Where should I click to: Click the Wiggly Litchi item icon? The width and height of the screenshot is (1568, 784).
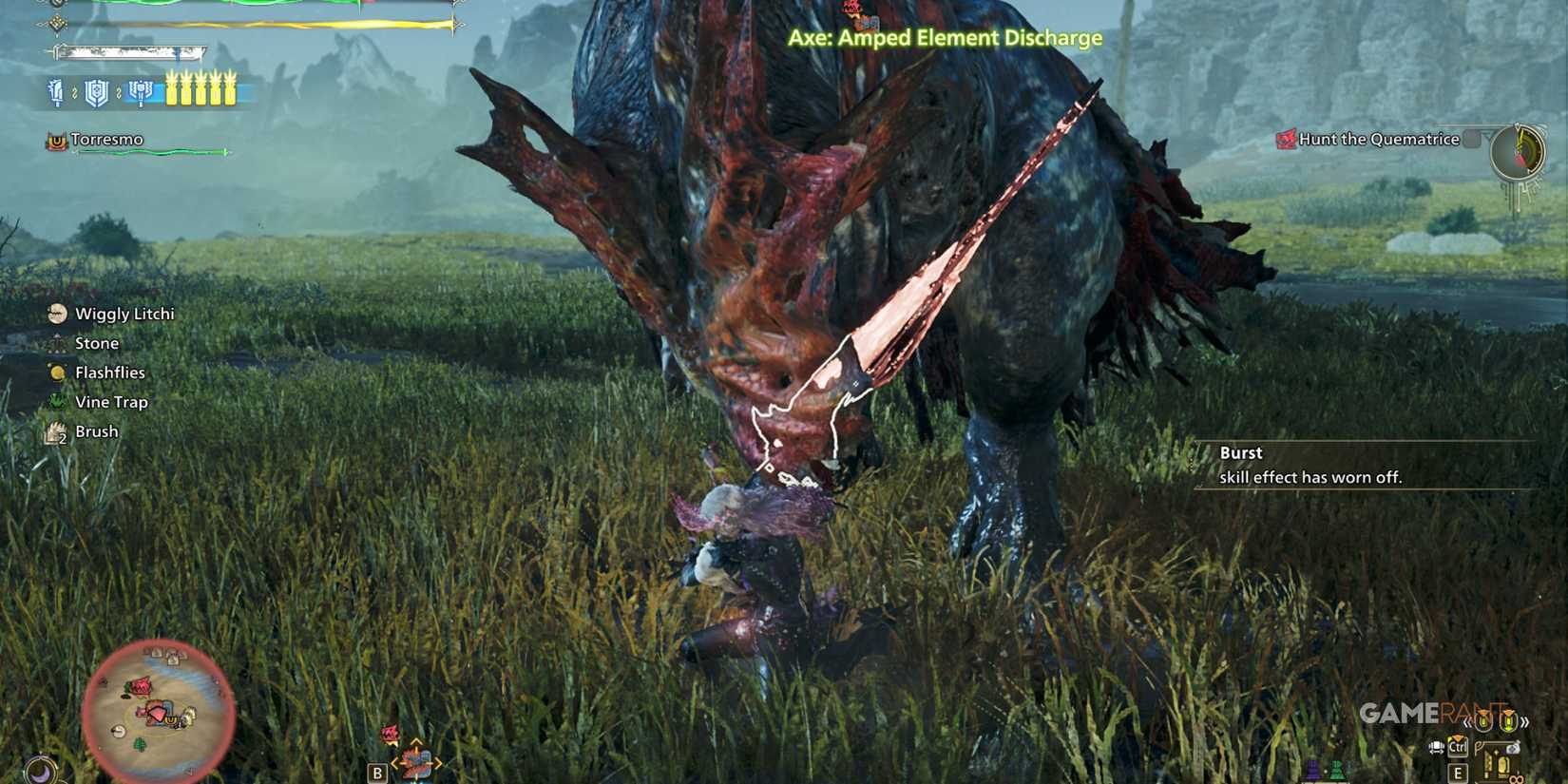tap(58, 314)
